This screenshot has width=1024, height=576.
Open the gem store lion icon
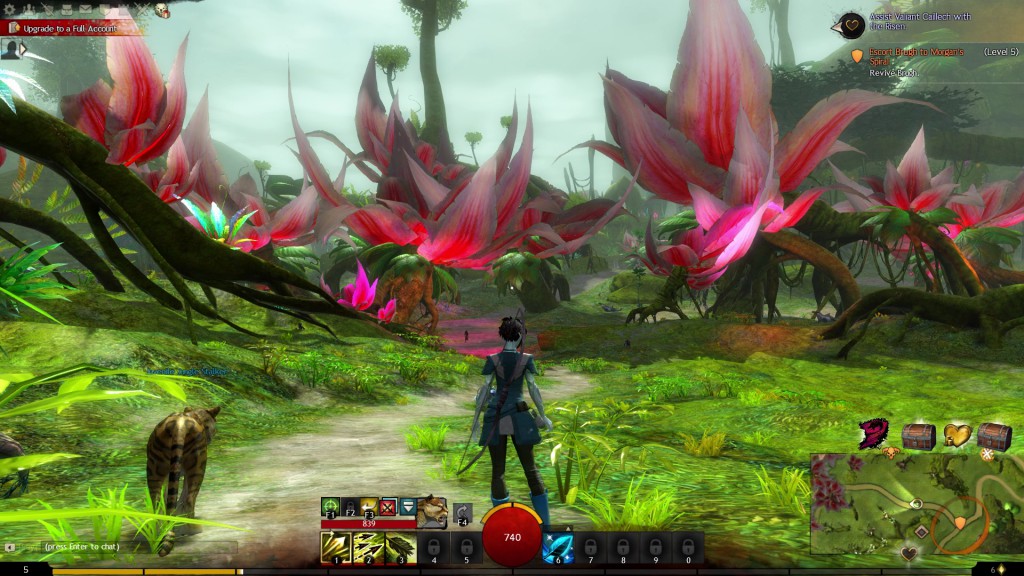[x=161, y=10]
